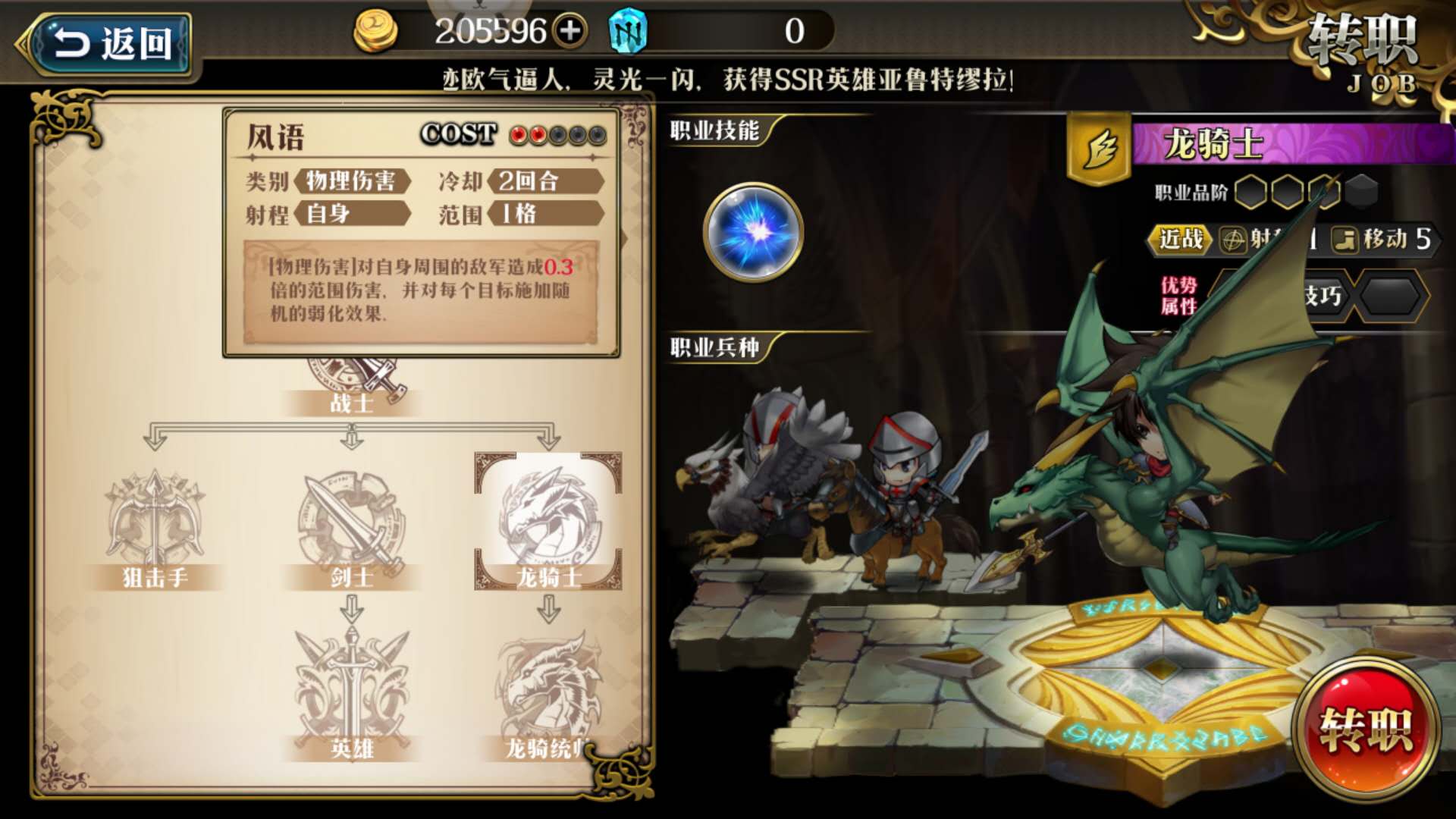Open the 职业技能 panel header
This screenshot has height=819, width=1456.
pos(714,130)
